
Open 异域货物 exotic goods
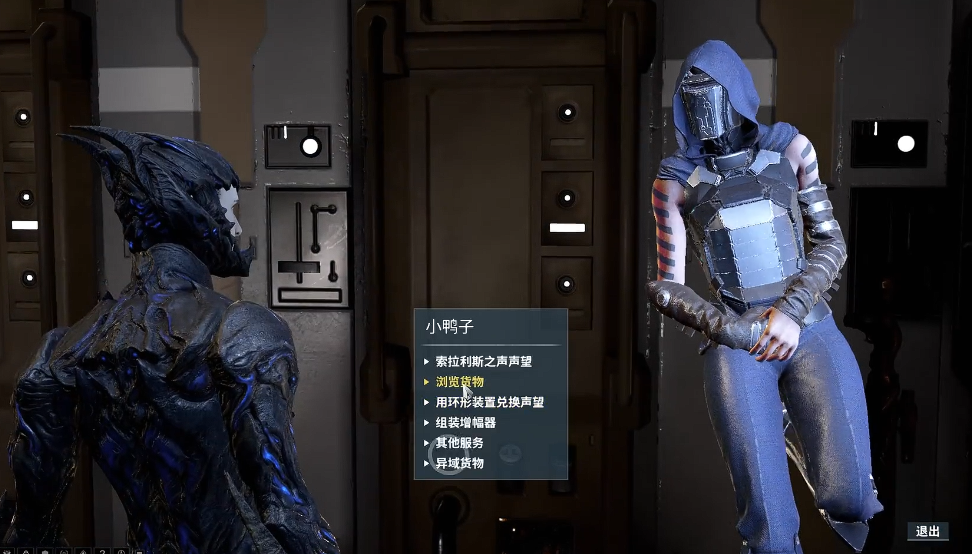(460, 463)
